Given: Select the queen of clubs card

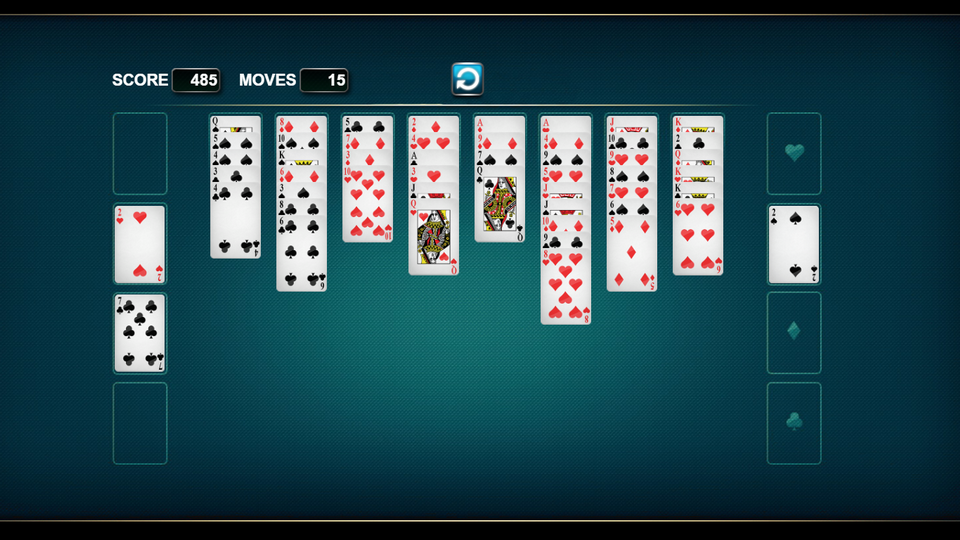Looking at the screenshot, I should (x=499, y=210).
